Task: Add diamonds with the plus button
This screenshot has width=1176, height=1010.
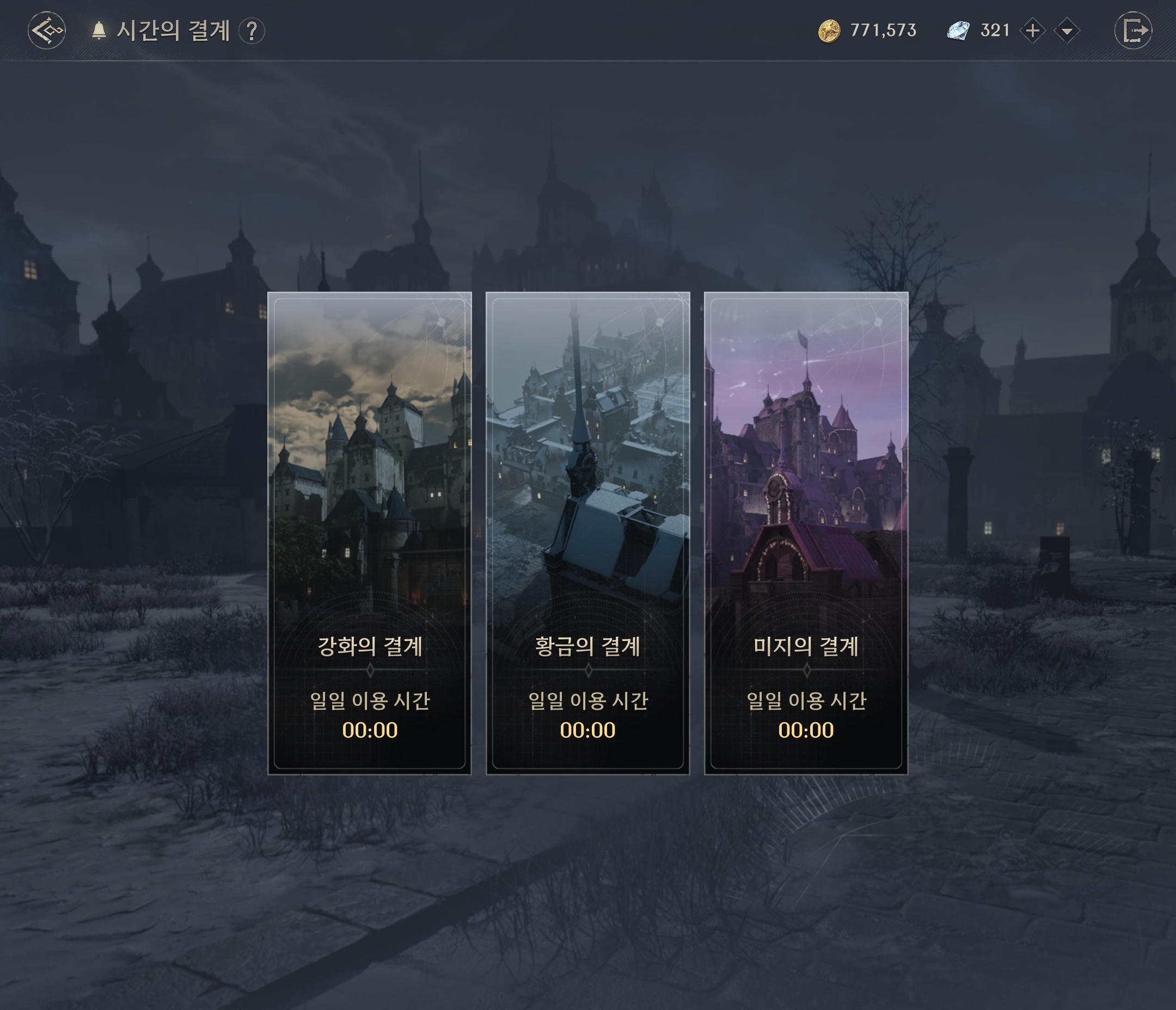Action: pyautogui.click(x=1032, y=30)
